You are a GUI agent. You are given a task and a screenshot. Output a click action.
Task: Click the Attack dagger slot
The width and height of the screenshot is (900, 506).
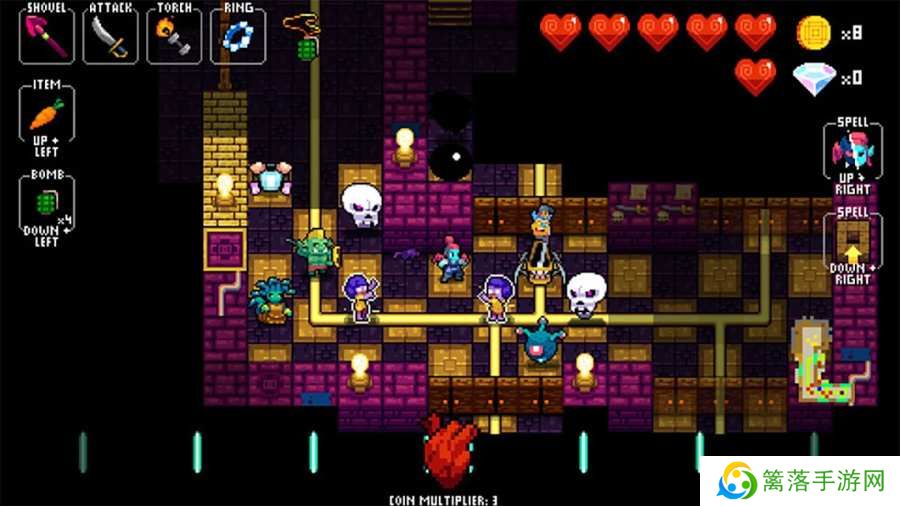110,37
